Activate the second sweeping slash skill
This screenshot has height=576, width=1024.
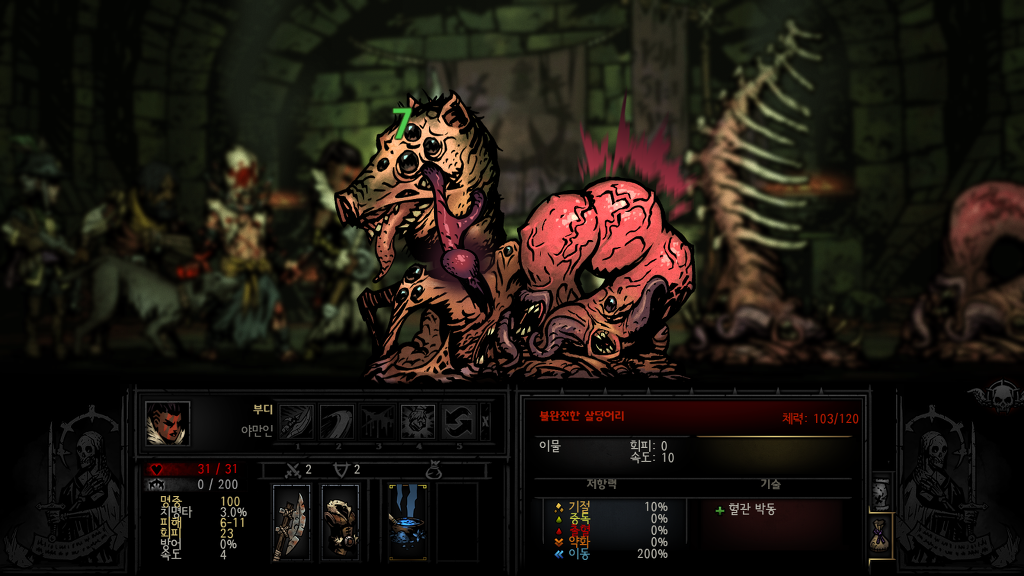pyautogui.click(x=336, y=421)
